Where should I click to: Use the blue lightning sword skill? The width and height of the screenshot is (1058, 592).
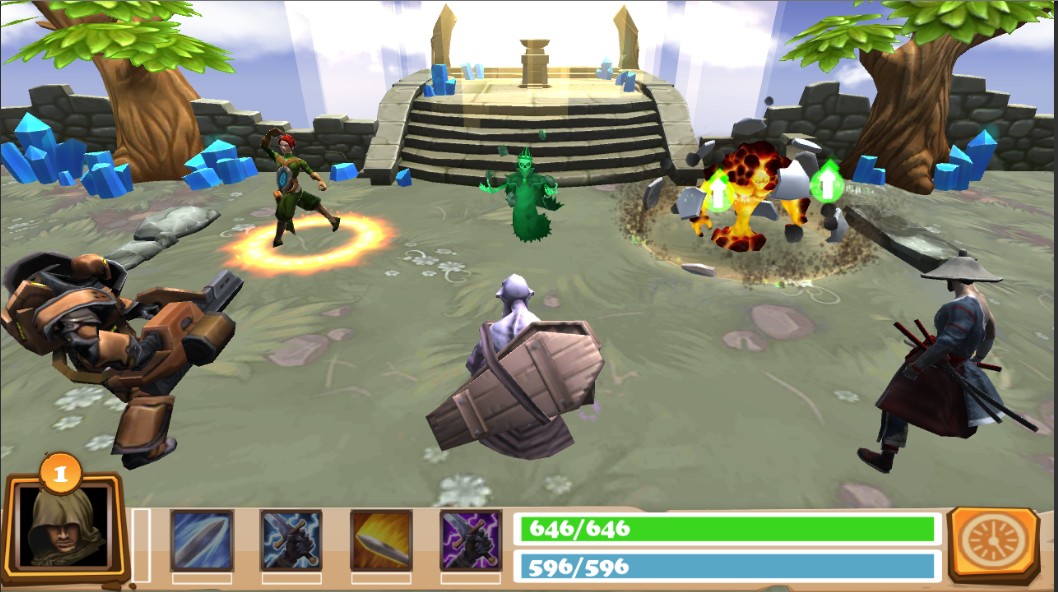(x=291, y=540)
